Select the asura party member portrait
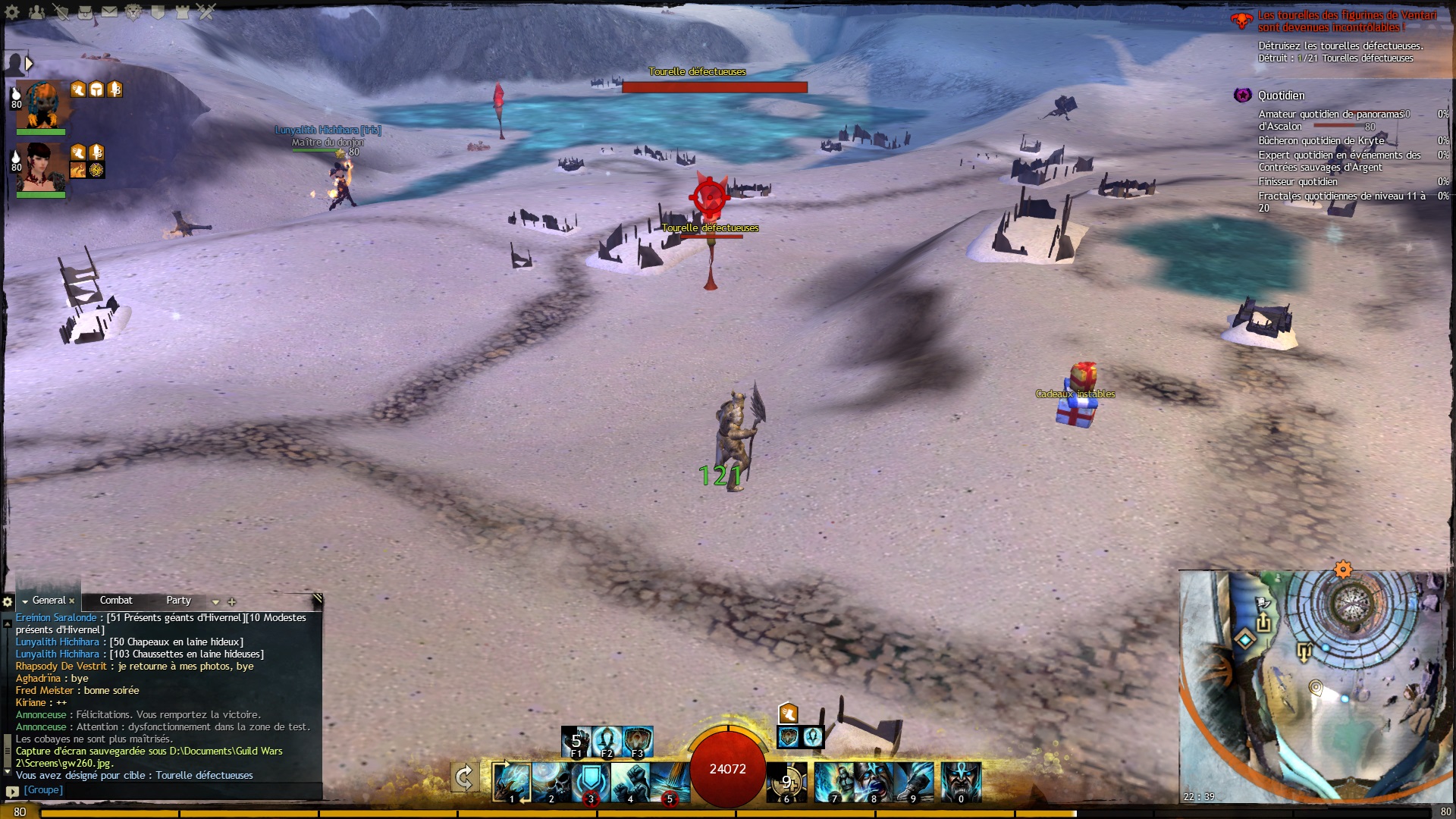Viewport: 1456px width, 819px height. click(x=42, y=104)
